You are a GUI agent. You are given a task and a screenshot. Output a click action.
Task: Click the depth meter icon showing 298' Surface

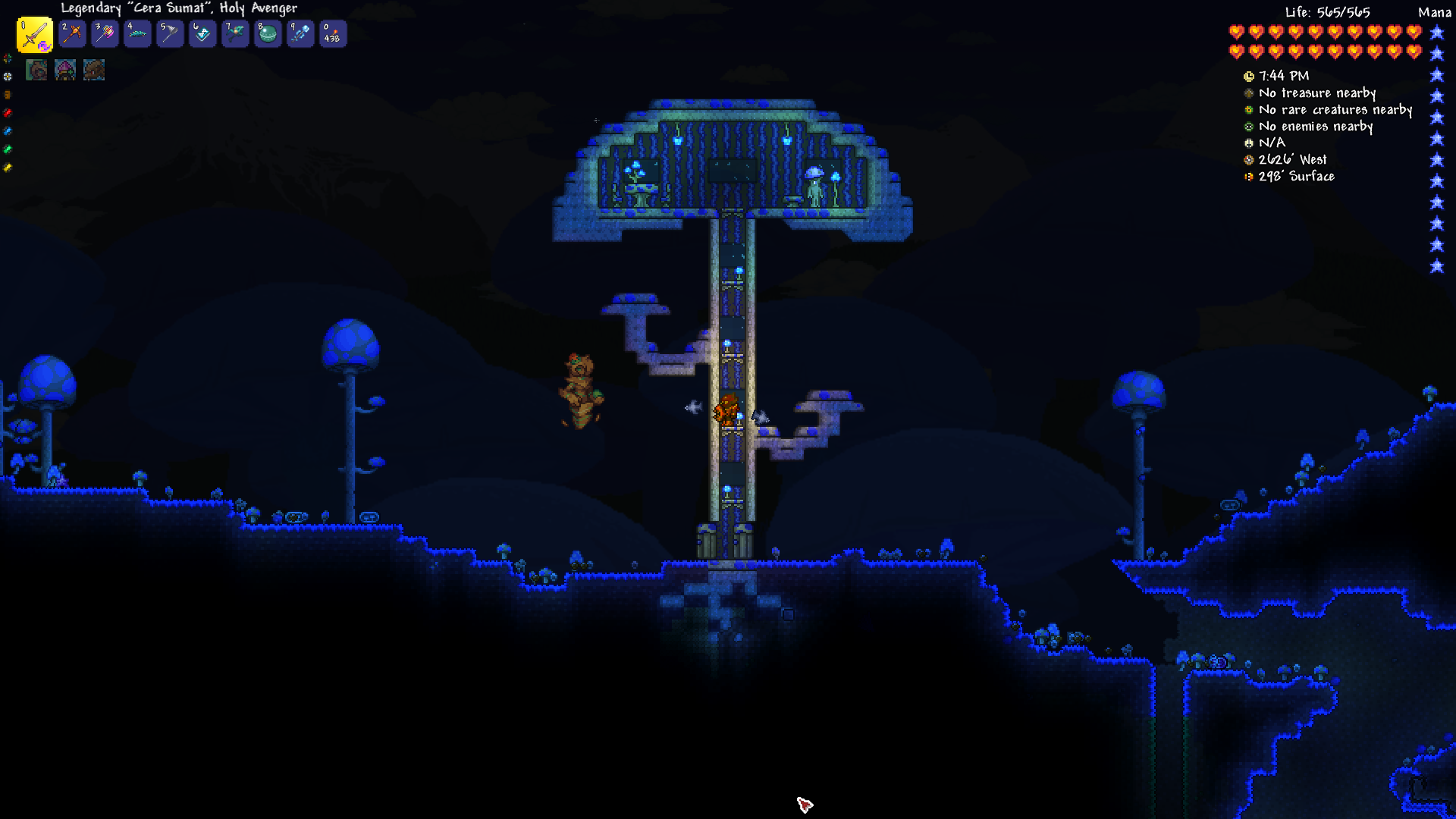[x=1248, y=176]
